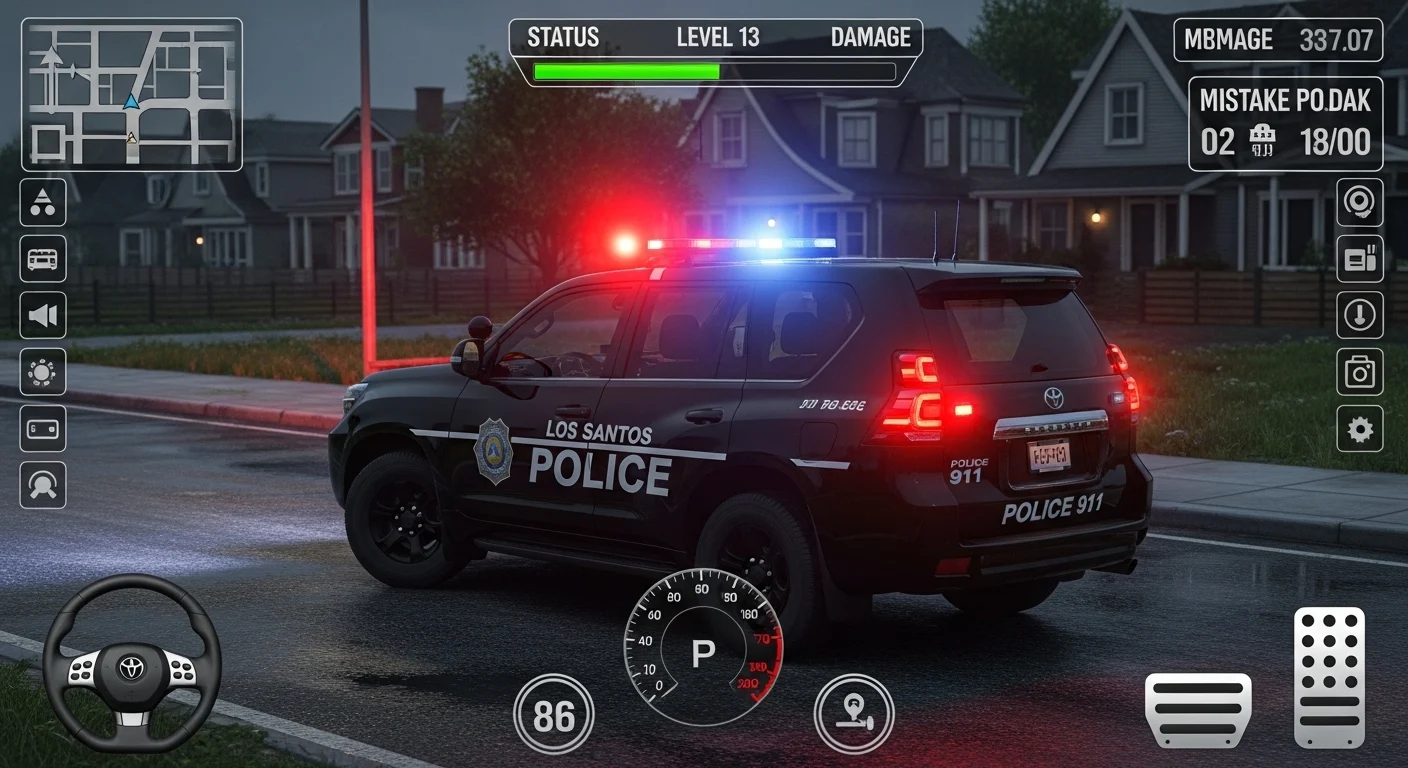Select the P gear indicator on speedometer

click(x=703, y=654)
